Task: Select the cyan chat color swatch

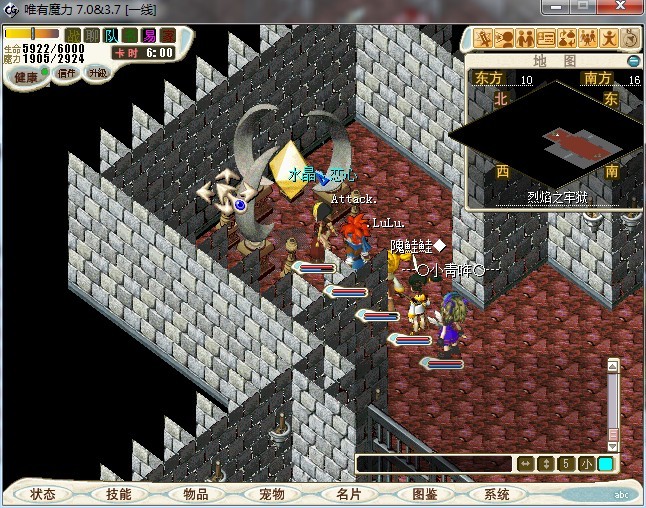Action: (606, 464)
